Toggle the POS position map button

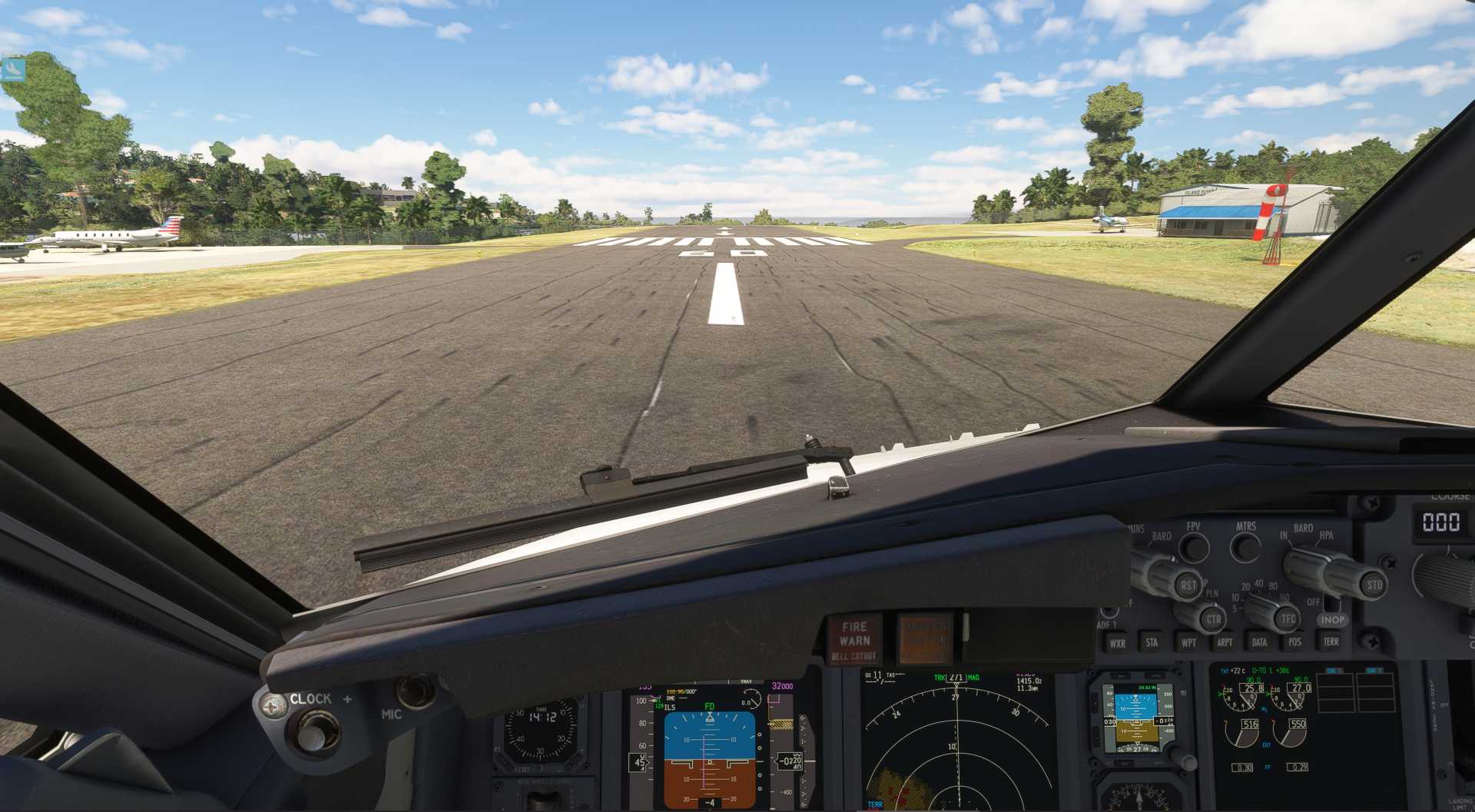(1295, 642)
